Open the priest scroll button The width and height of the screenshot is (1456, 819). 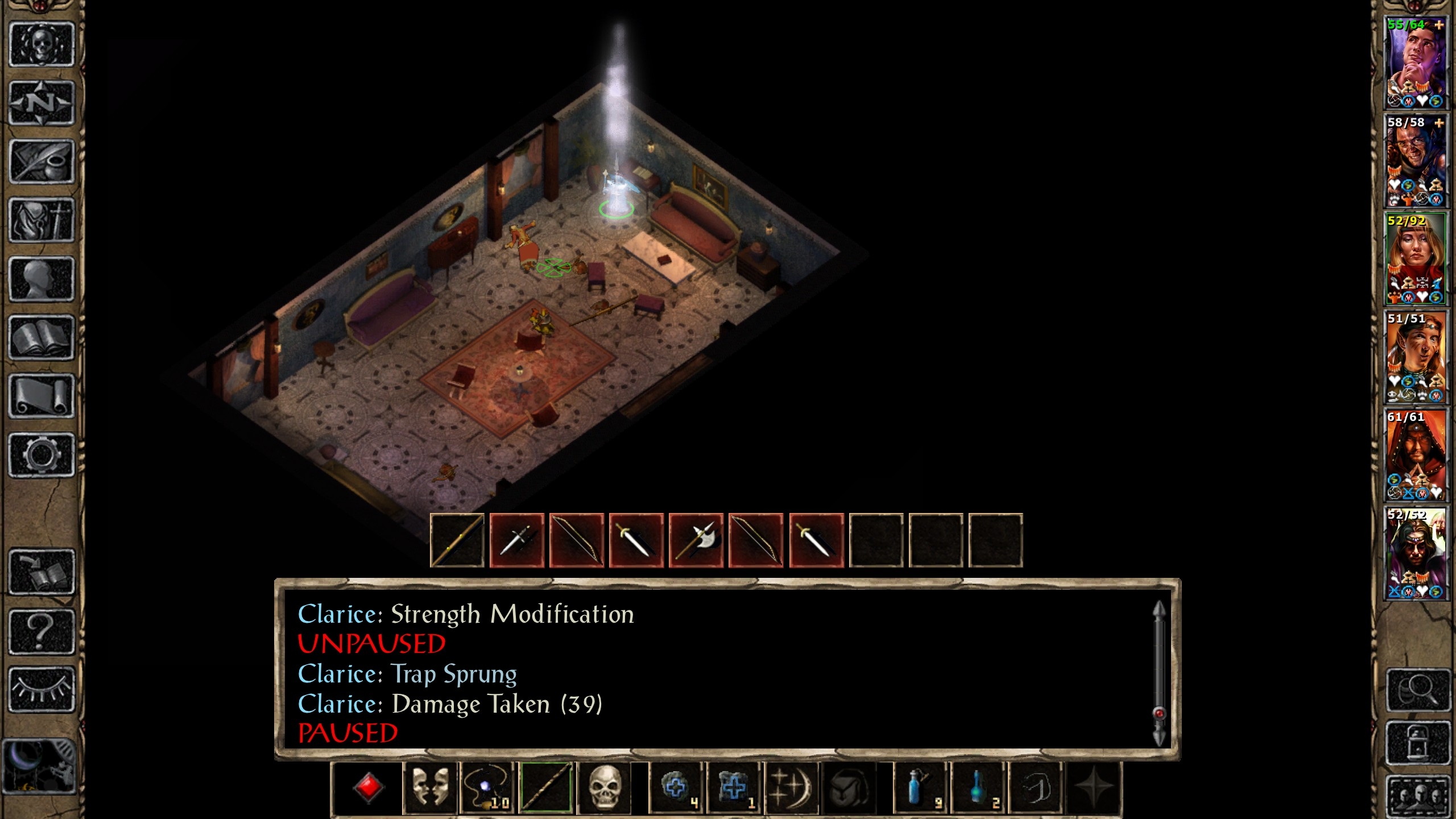coord(42,396)
